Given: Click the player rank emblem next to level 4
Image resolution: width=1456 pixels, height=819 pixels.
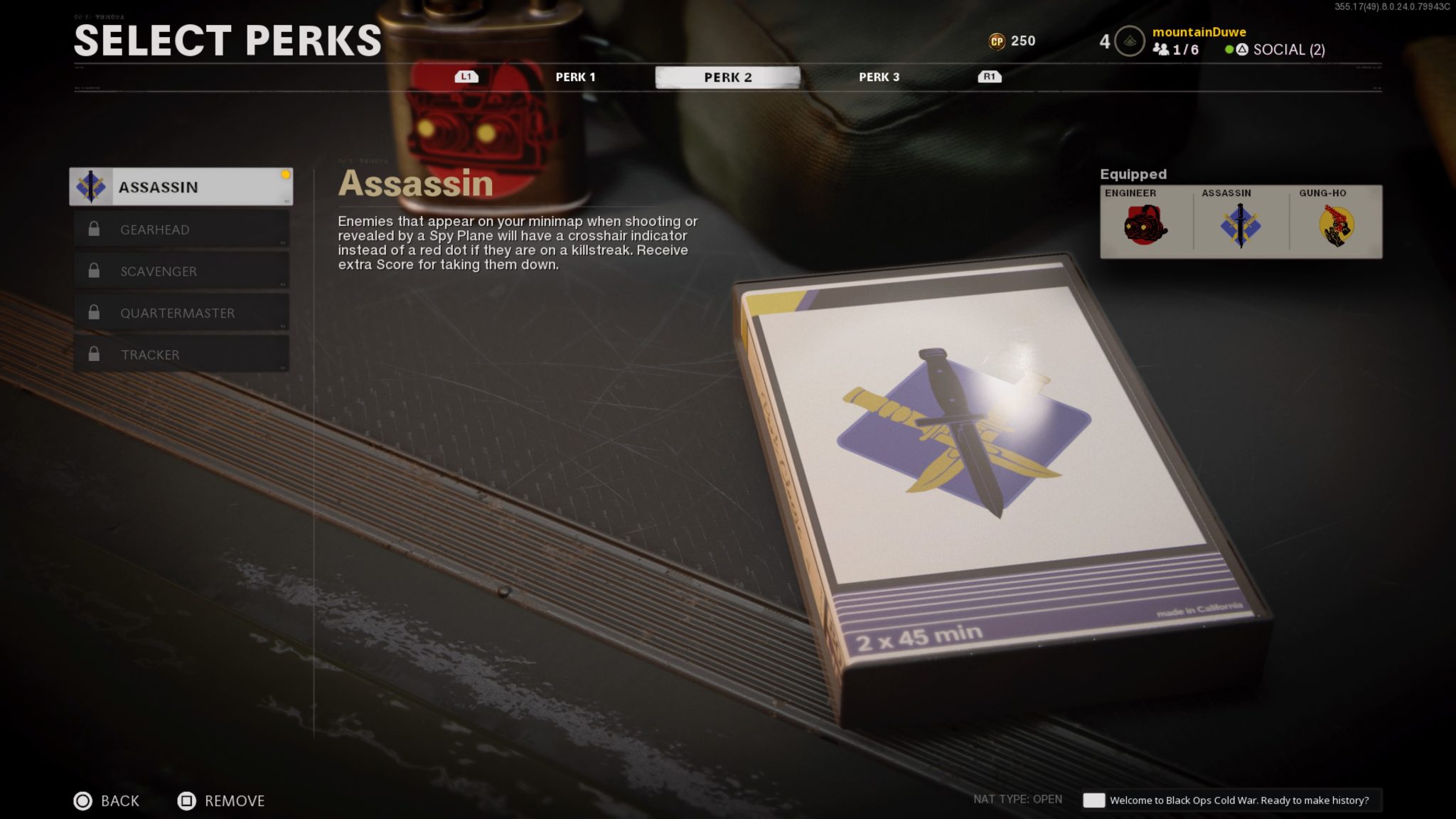Looking at the screenshot, I should (x=1129, y=41).
